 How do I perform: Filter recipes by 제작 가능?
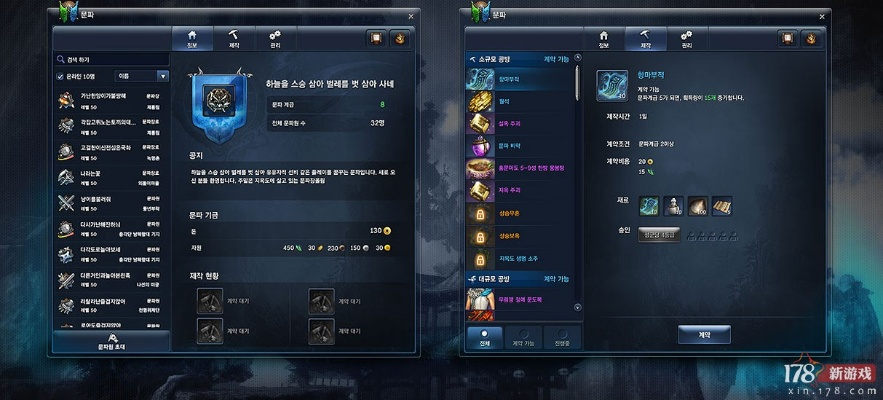(x=524, y=337)
